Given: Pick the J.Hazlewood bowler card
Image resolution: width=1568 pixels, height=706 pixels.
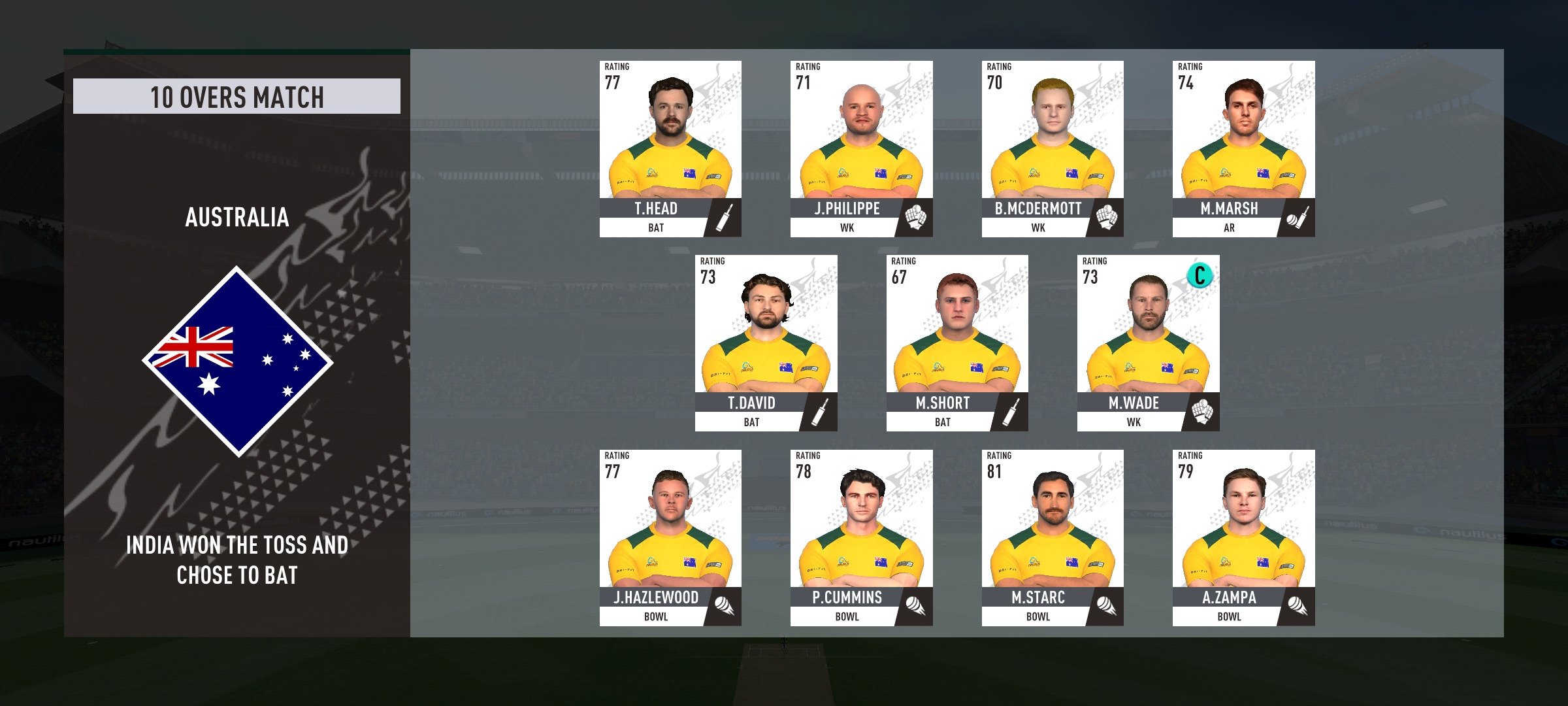Looking at the screenshot, I should coord(670,537).
